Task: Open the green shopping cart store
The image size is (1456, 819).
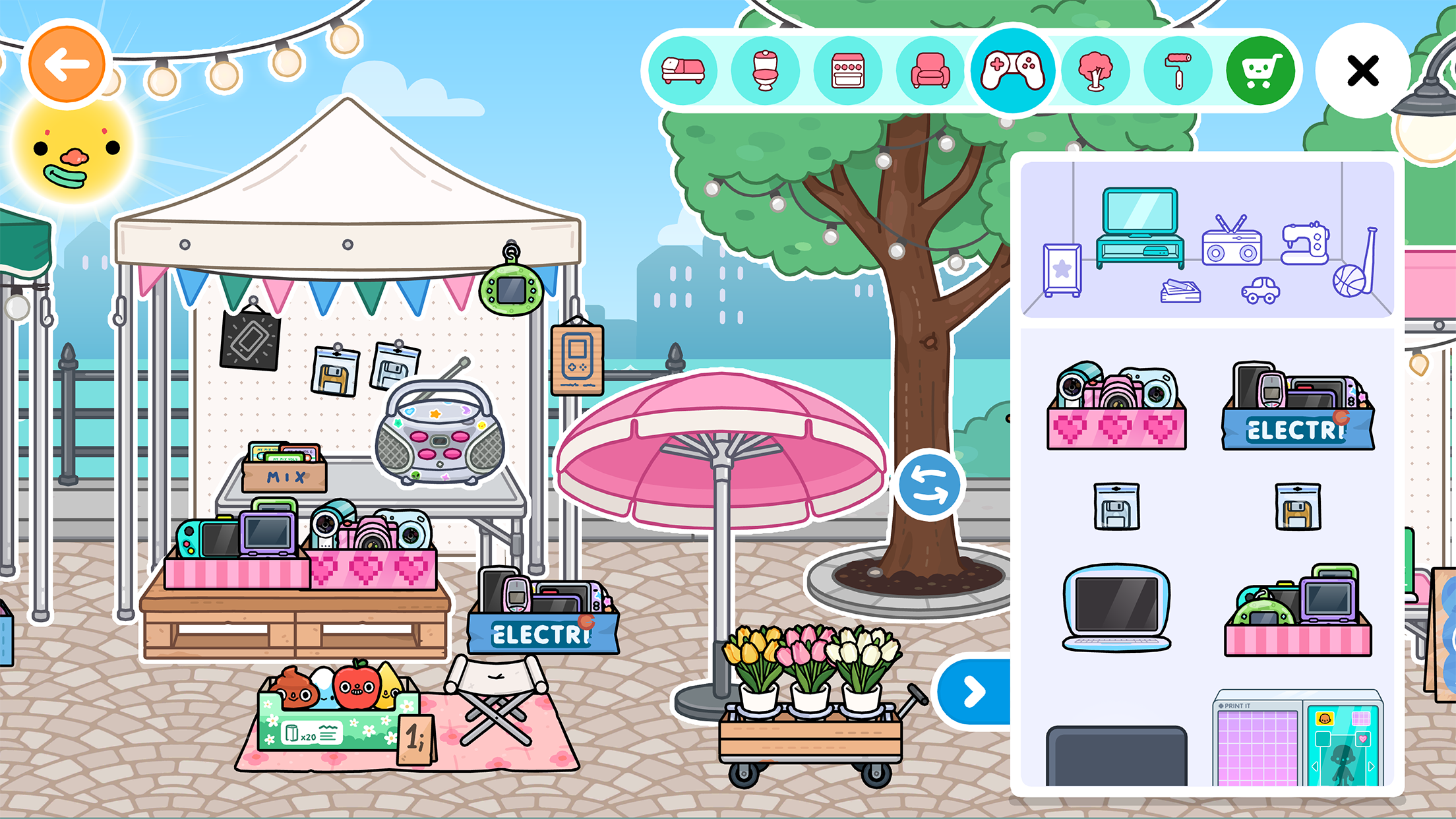Action: [1260, 71]
